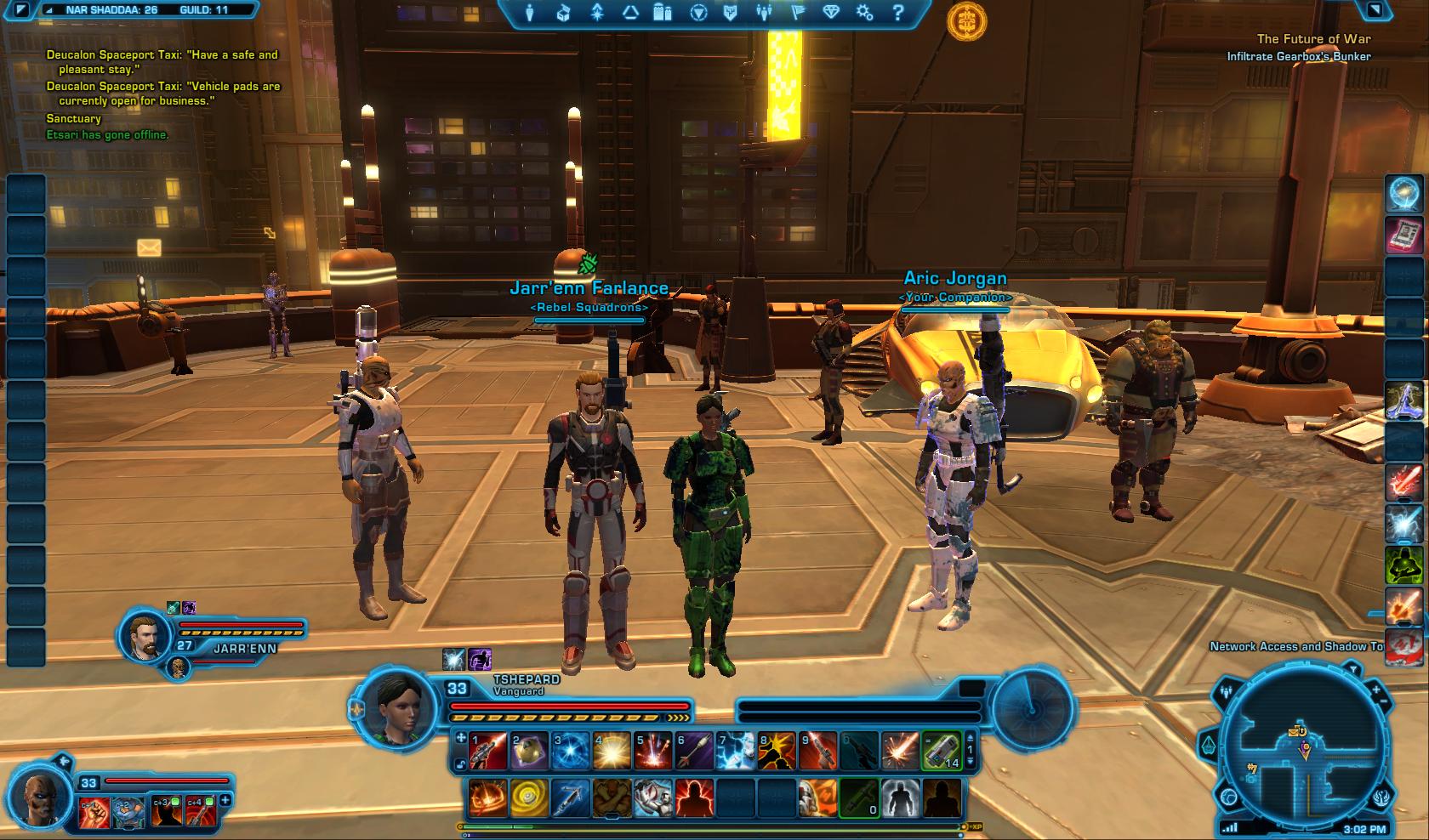Select Jarr'enn party member frame
Image resolution: width=1429 pixels, height=840 pixels.
point(143,636)
